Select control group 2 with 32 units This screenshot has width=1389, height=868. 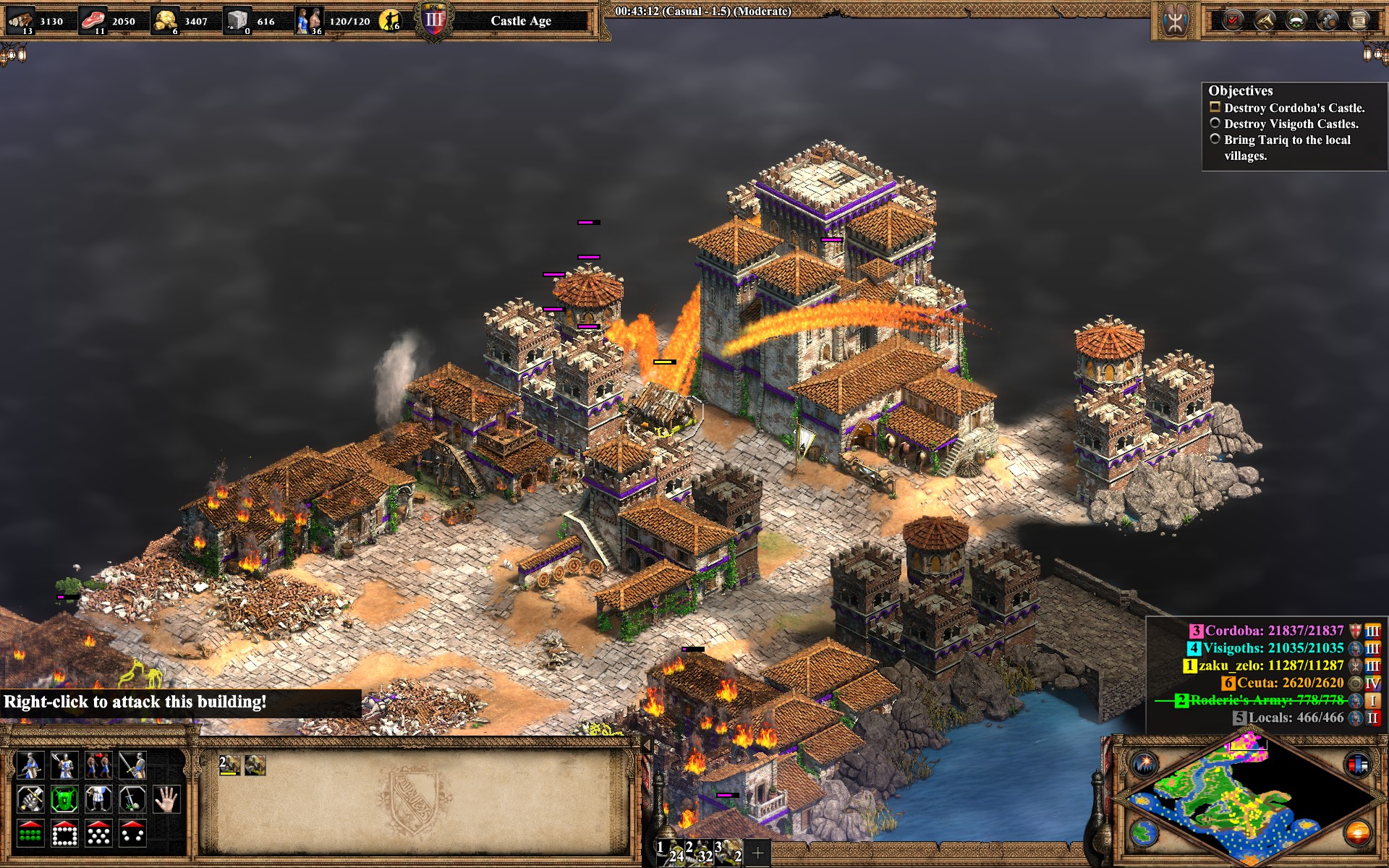tap(699, 852)
